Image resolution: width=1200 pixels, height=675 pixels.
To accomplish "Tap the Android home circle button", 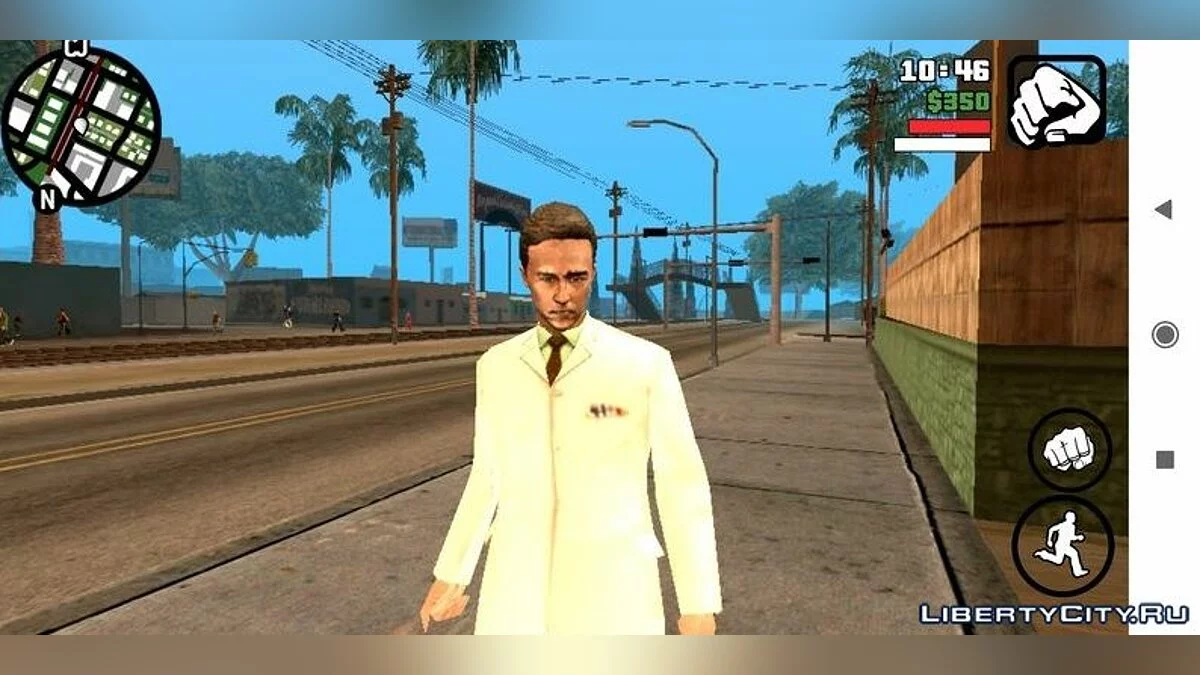I will (1164, 334).
